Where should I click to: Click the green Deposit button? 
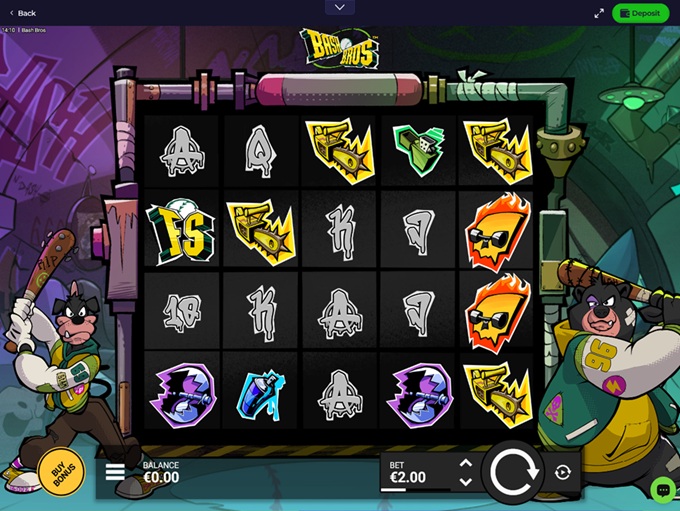pyautogui.click(x=640, y=13)
